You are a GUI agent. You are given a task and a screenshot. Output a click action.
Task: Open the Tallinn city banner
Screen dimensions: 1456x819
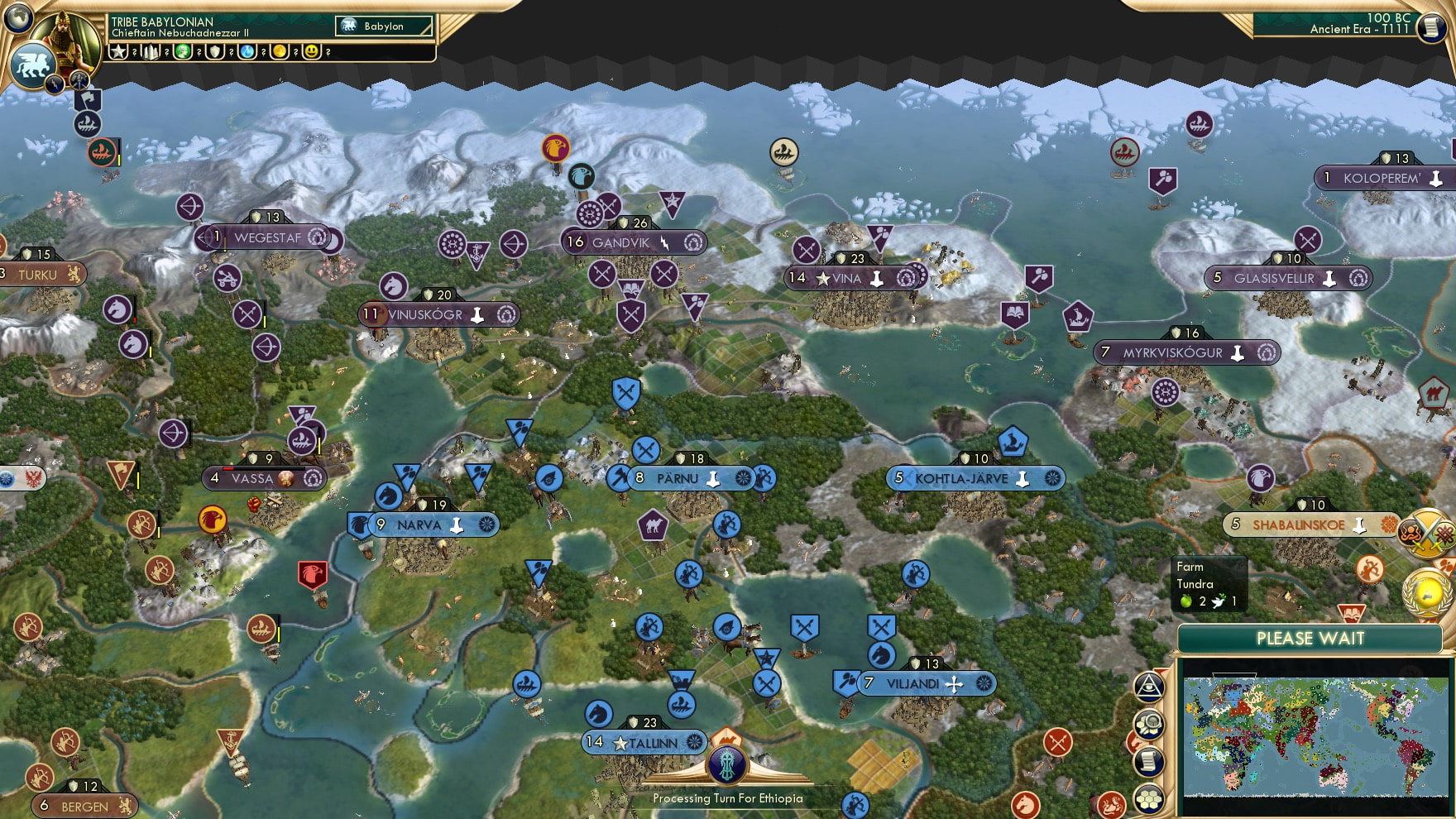[x=645, y=743]
